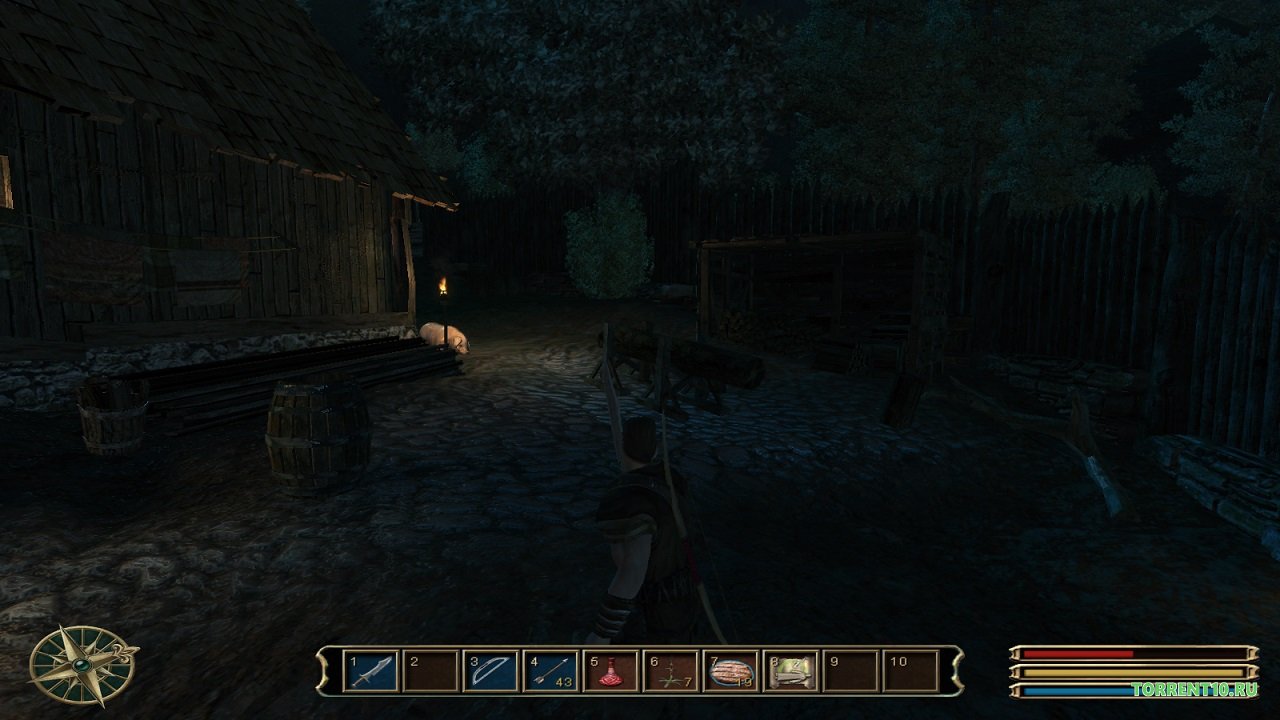Select the sword in hotbar slot 1
The width and height of the screenshot is (1280, 720).
pyautogui.click(x=370, y=670)
